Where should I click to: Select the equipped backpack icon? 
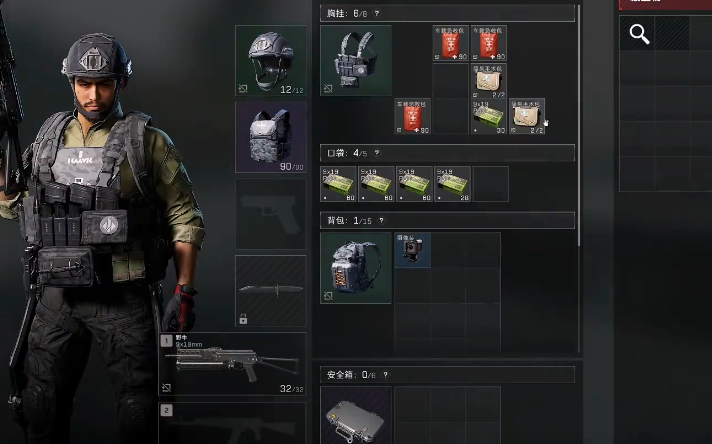356,268
